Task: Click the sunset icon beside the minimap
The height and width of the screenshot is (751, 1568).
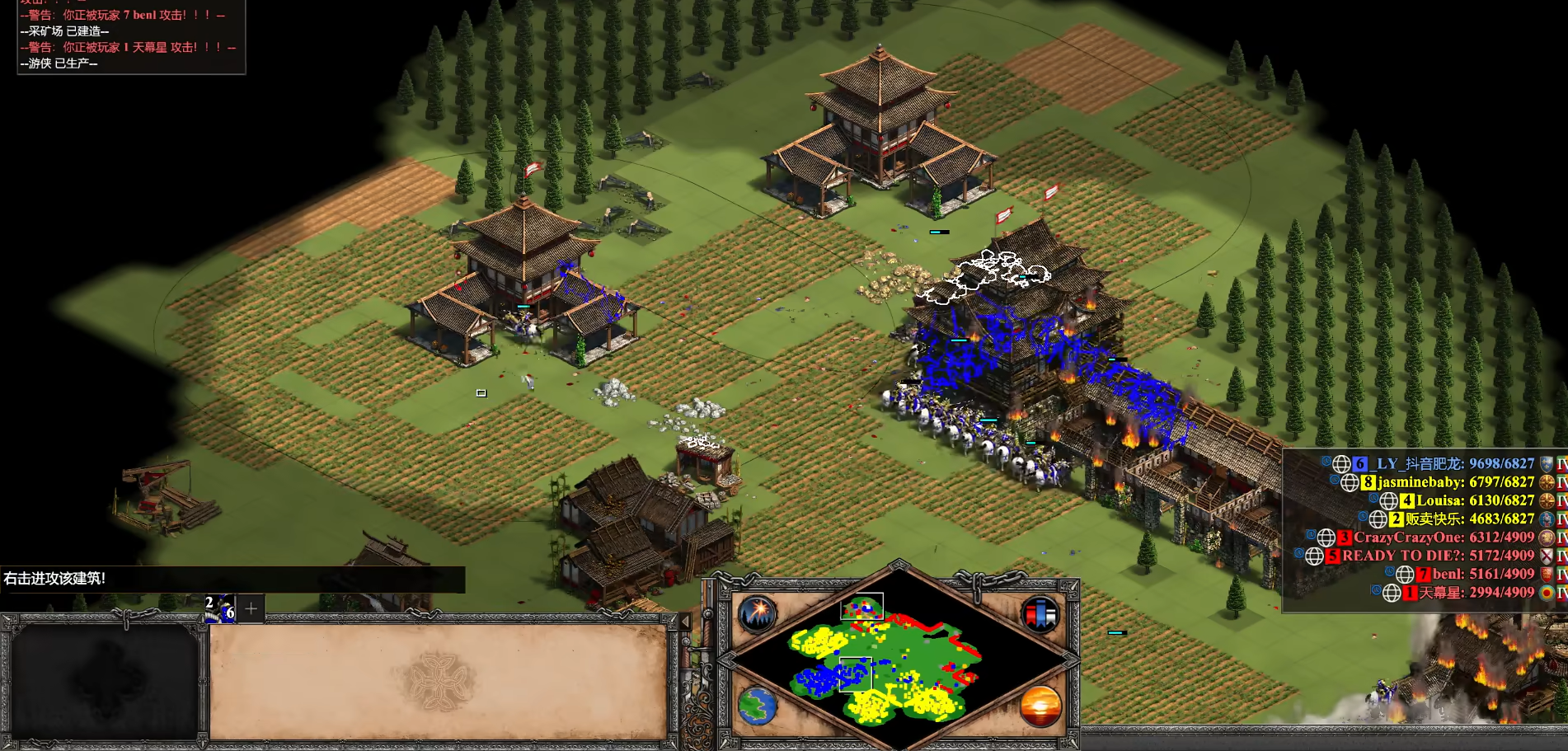Action: (x=1040, y=706)
